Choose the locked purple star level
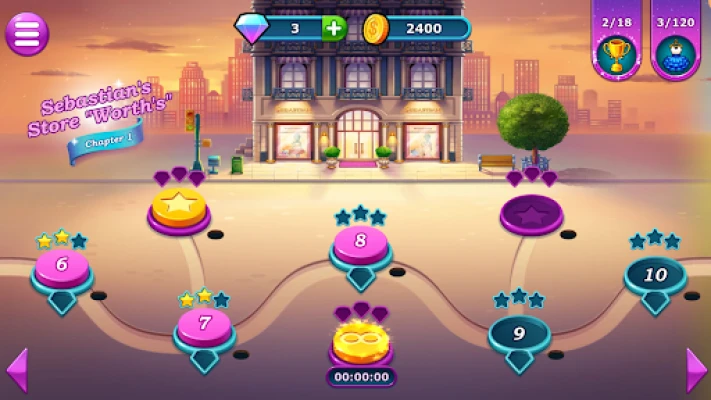The height and width of the screenshot is (400, 711). tap(531, 212)
